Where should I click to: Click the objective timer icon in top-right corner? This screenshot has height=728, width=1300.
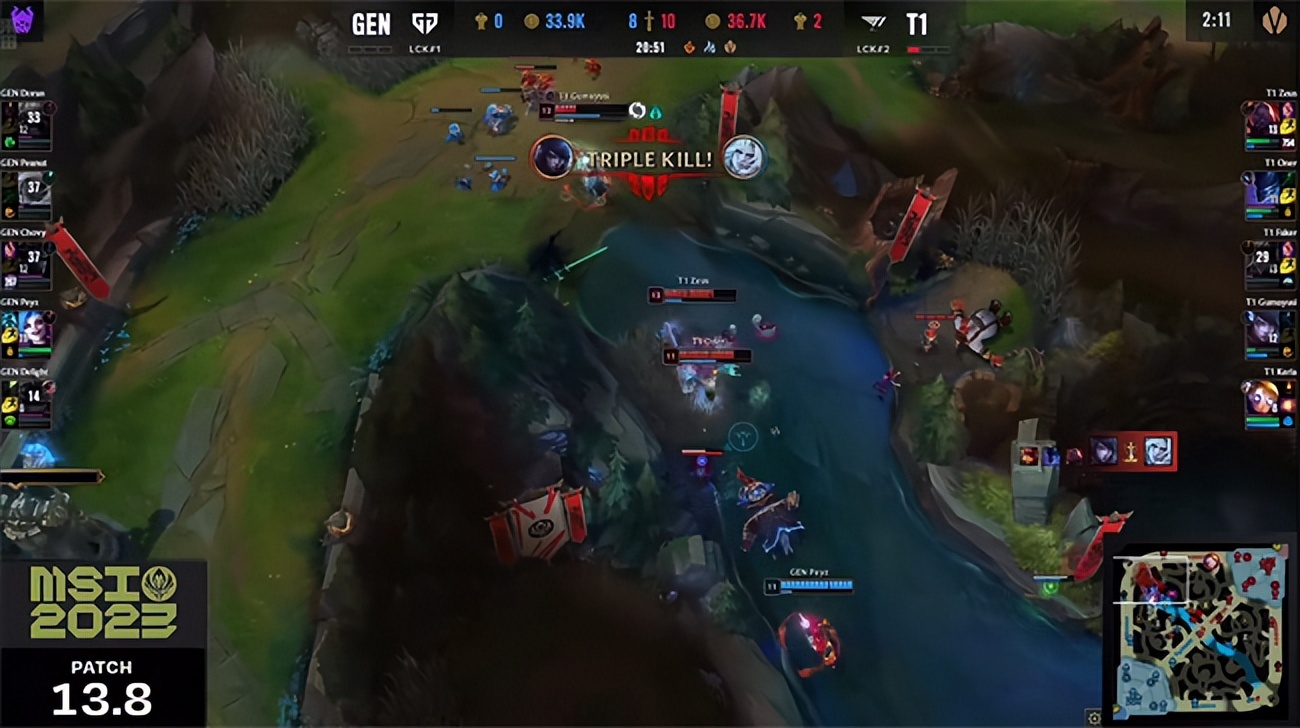click(x=1274, y=20)
